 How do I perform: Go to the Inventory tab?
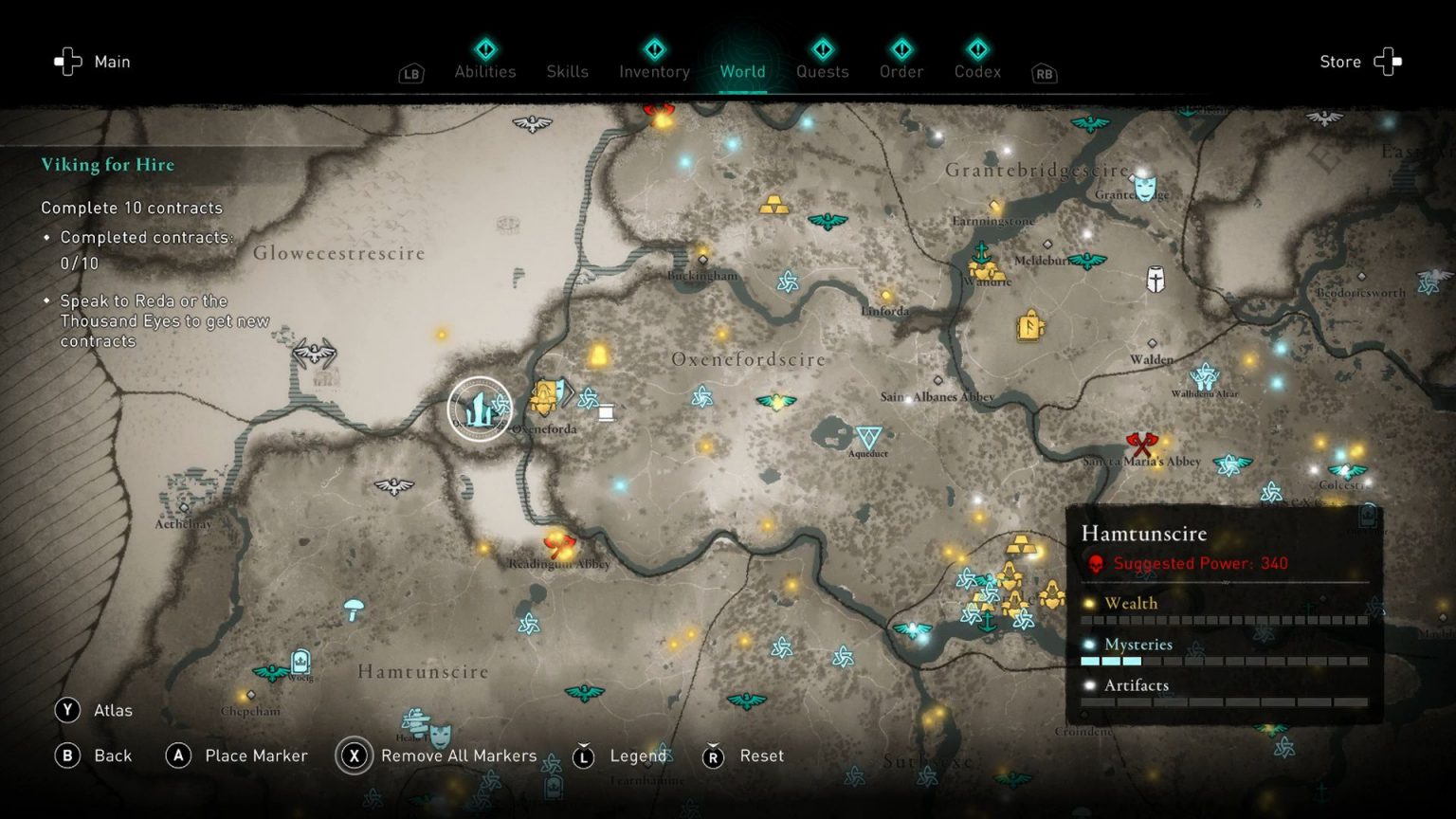(654, 71)
